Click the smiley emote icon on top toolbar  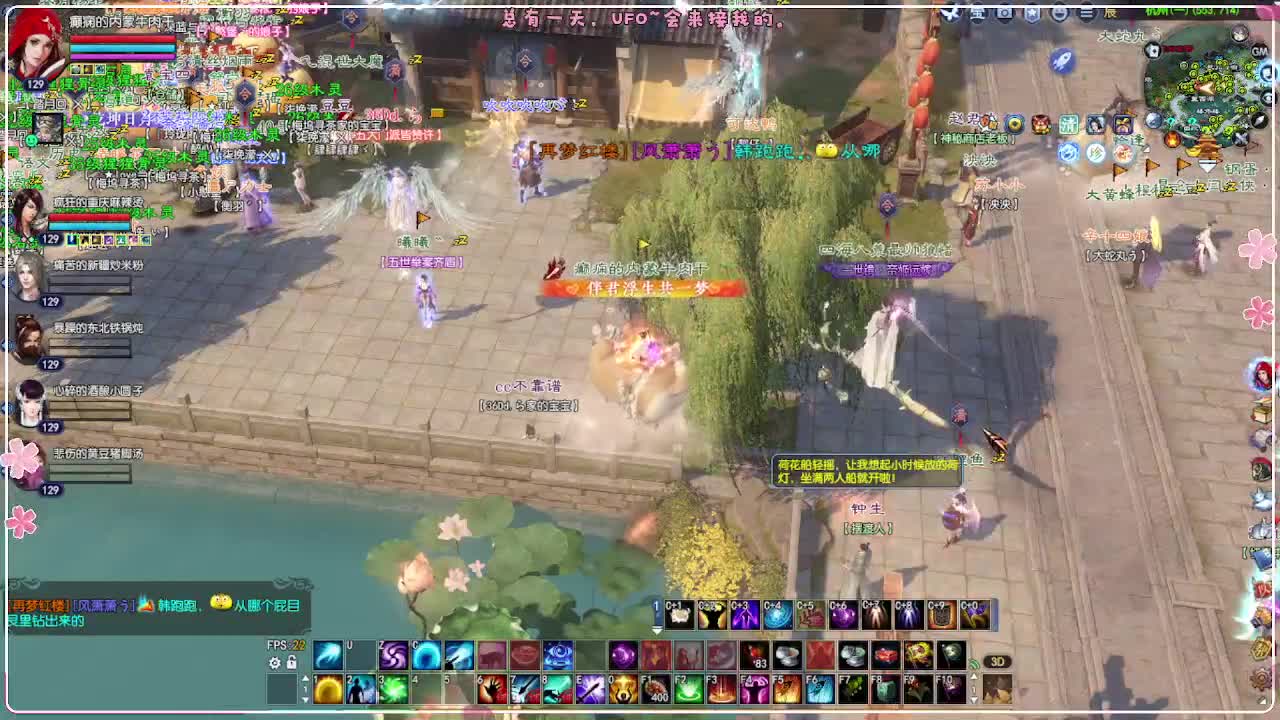pyautogui.click(x=1059, y=13)
